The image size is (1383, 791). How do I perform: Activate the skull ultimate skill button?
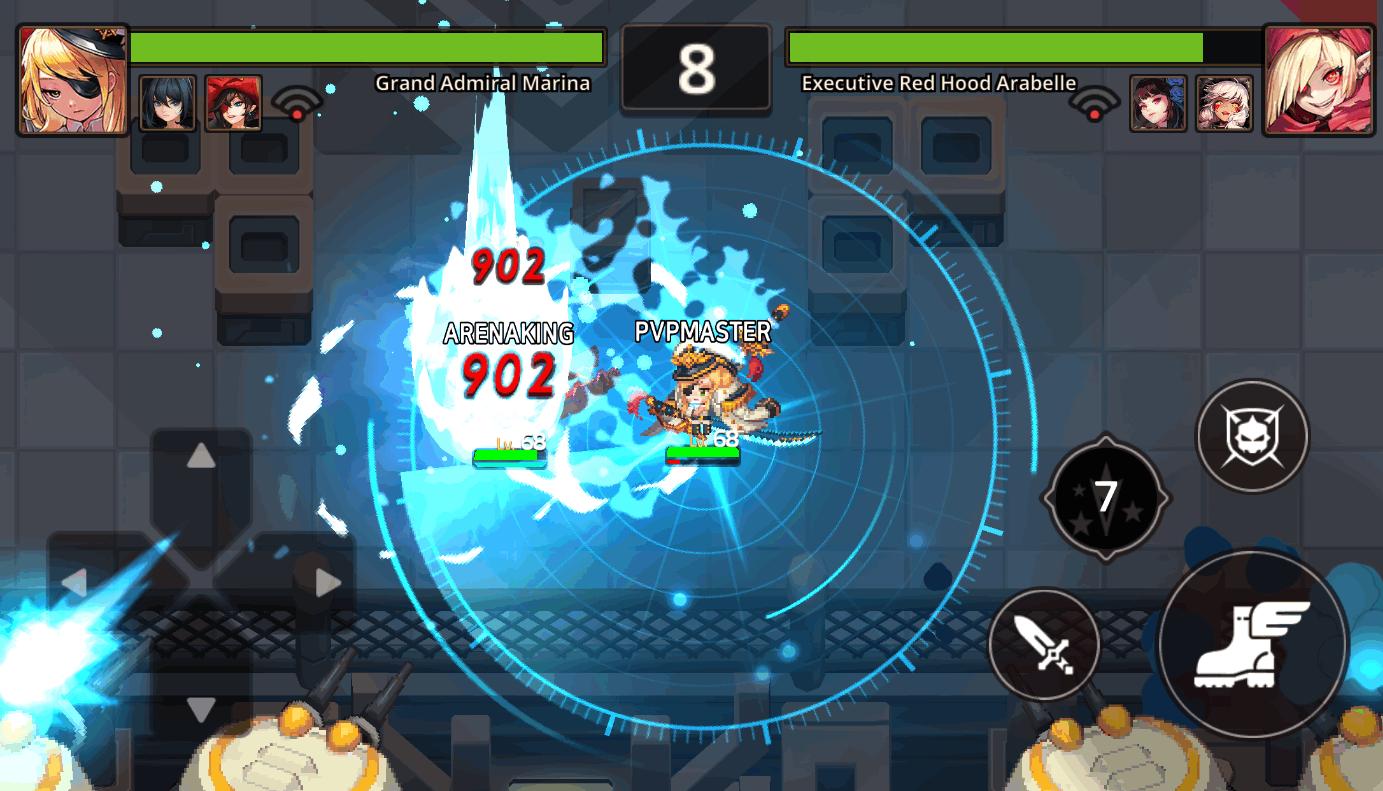point(1253,434)
